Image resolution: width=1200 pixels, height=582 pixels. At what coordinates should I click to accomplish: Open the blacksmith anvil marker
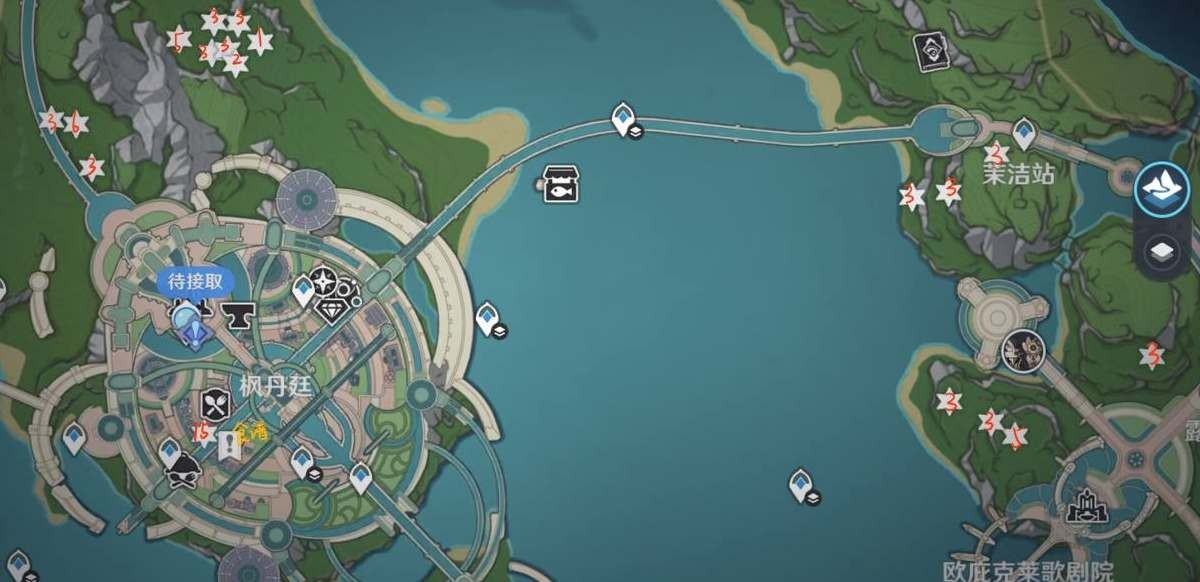[238, 315]
